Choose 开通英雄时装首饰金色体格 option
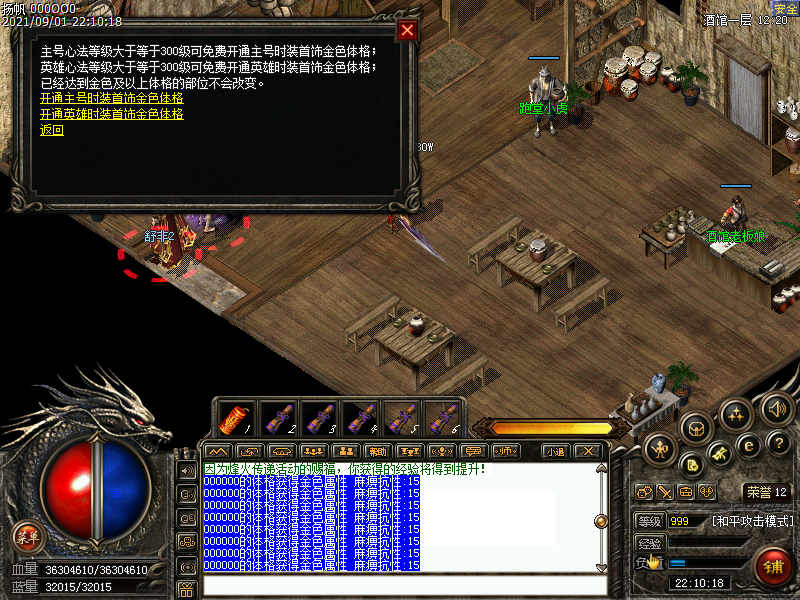 (112, 114)
